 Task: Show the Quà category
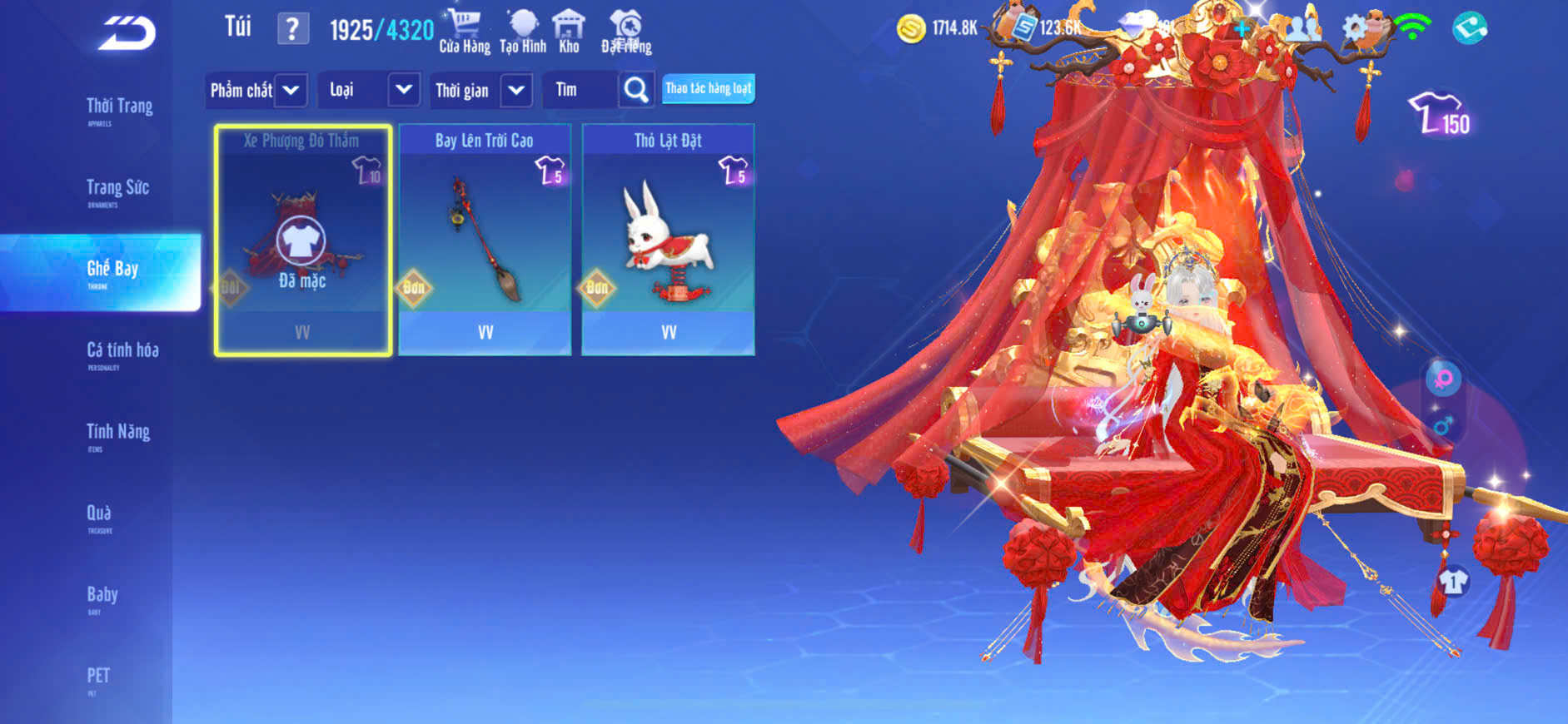99,515
